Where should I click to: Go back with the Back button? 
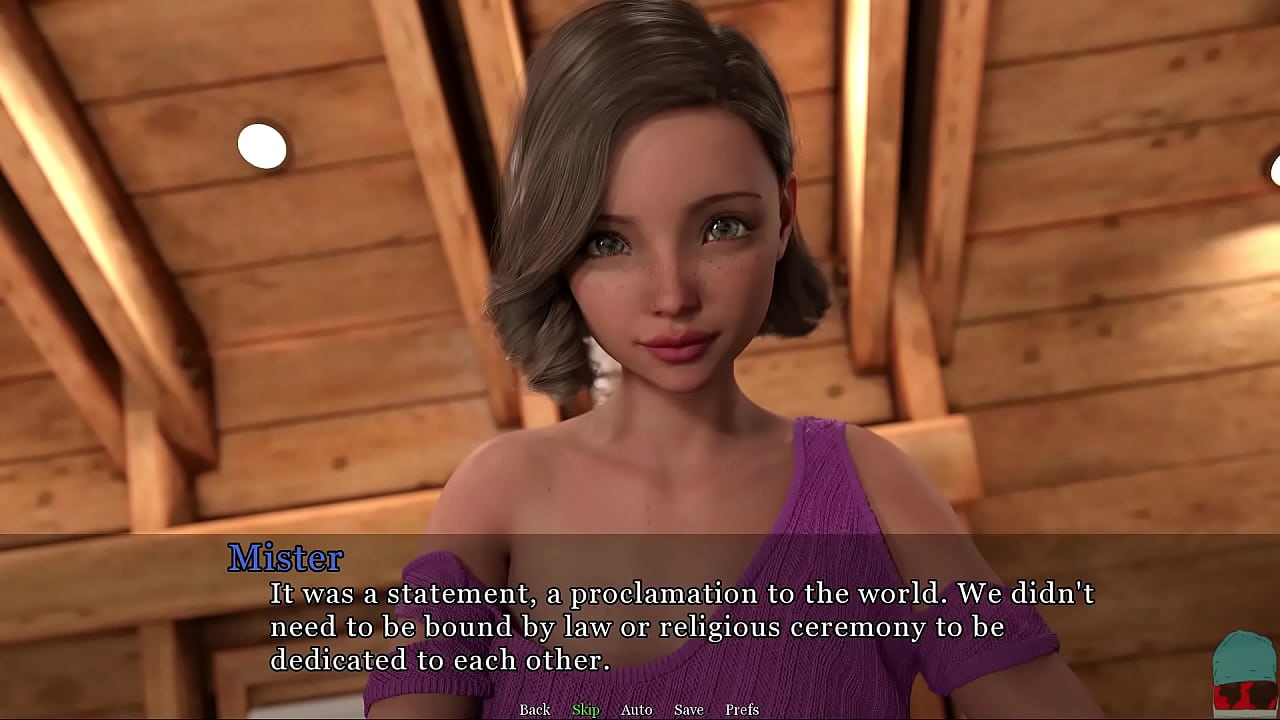pyautogui.click(x=534, y=709)
